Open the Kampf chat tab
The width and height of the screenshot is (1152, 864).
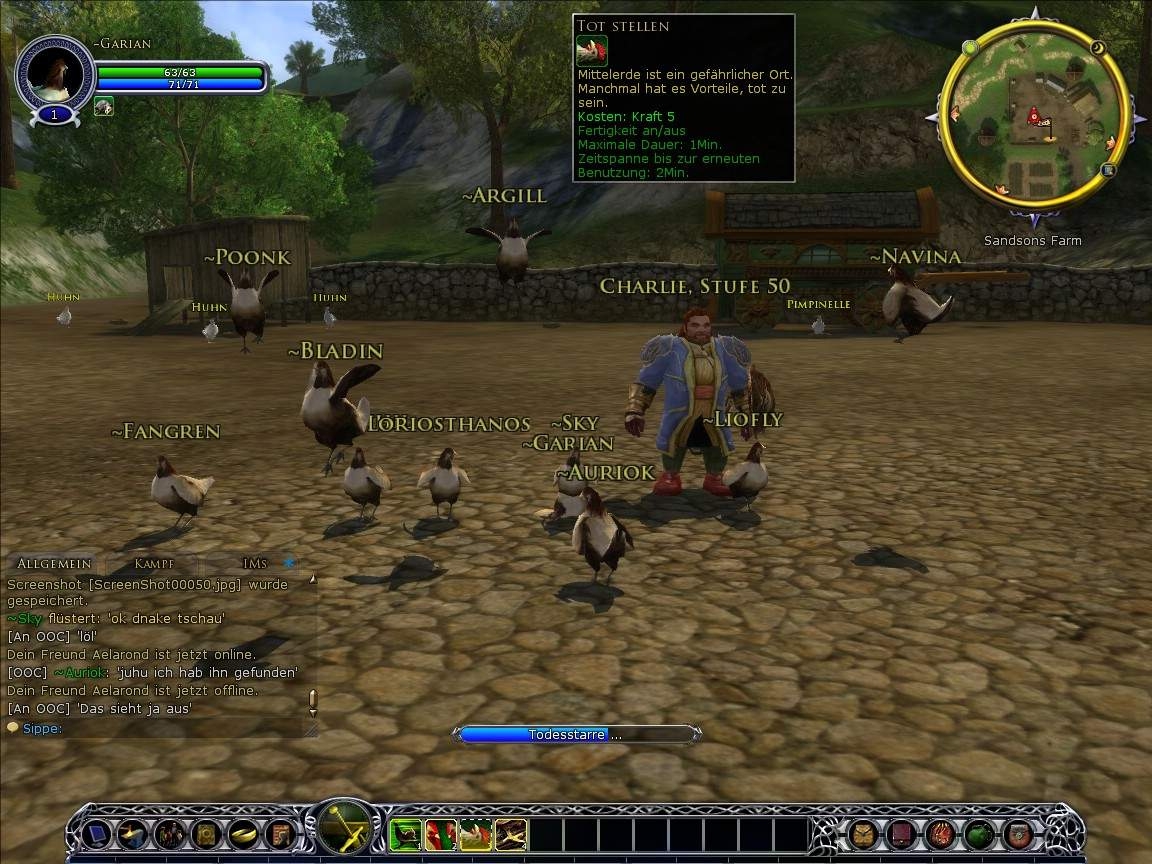tap(154, 564)
